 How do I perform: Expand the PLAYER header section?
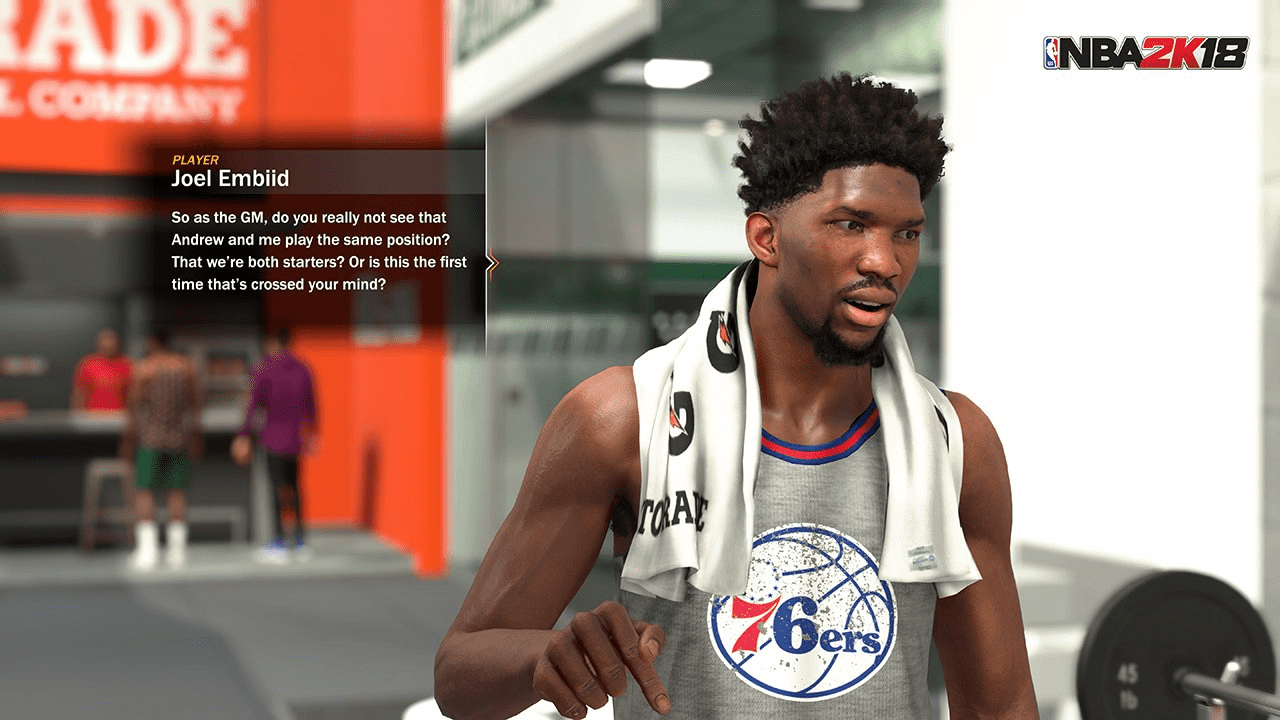click(197, 160)
